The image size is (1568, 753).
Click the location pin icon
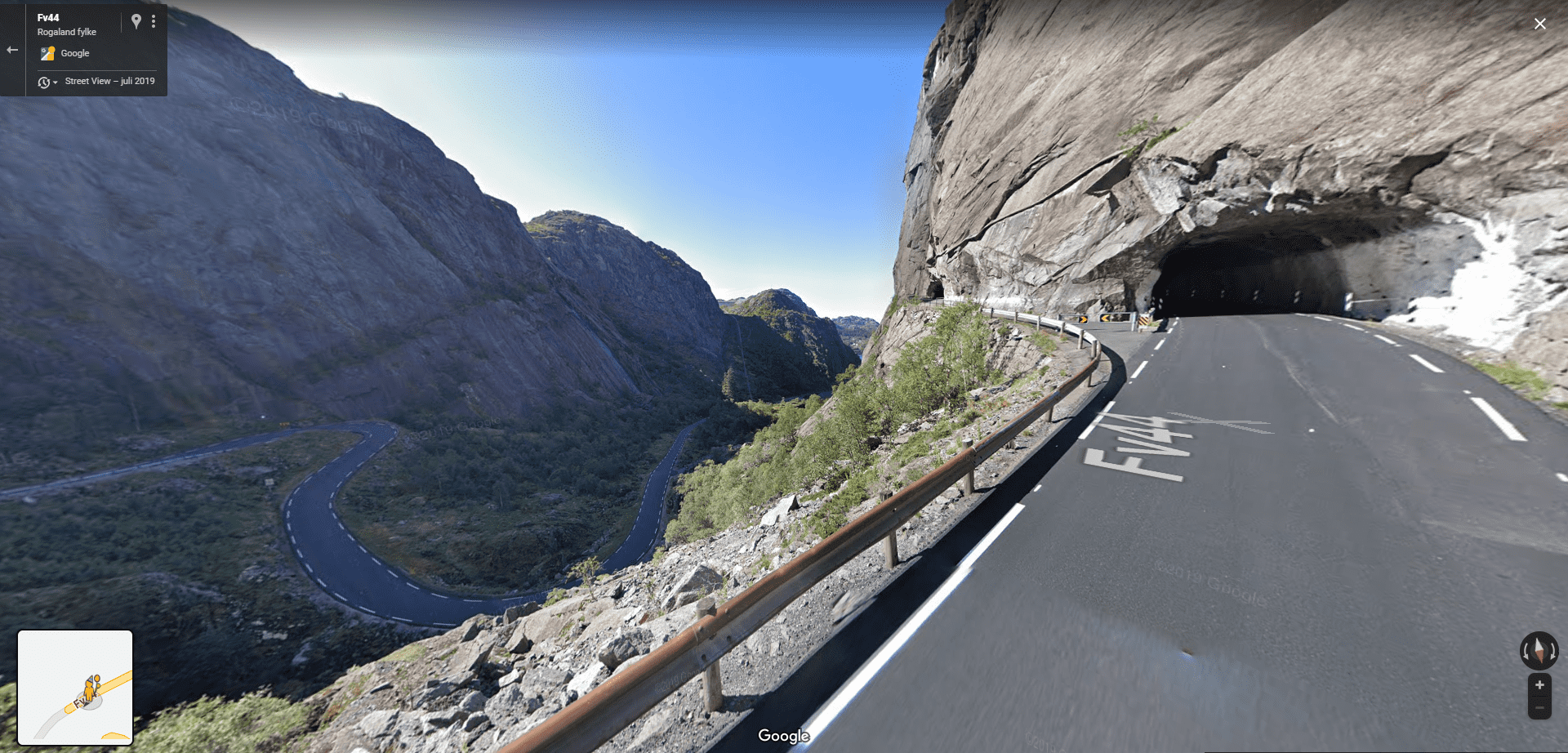click(136, 22)
